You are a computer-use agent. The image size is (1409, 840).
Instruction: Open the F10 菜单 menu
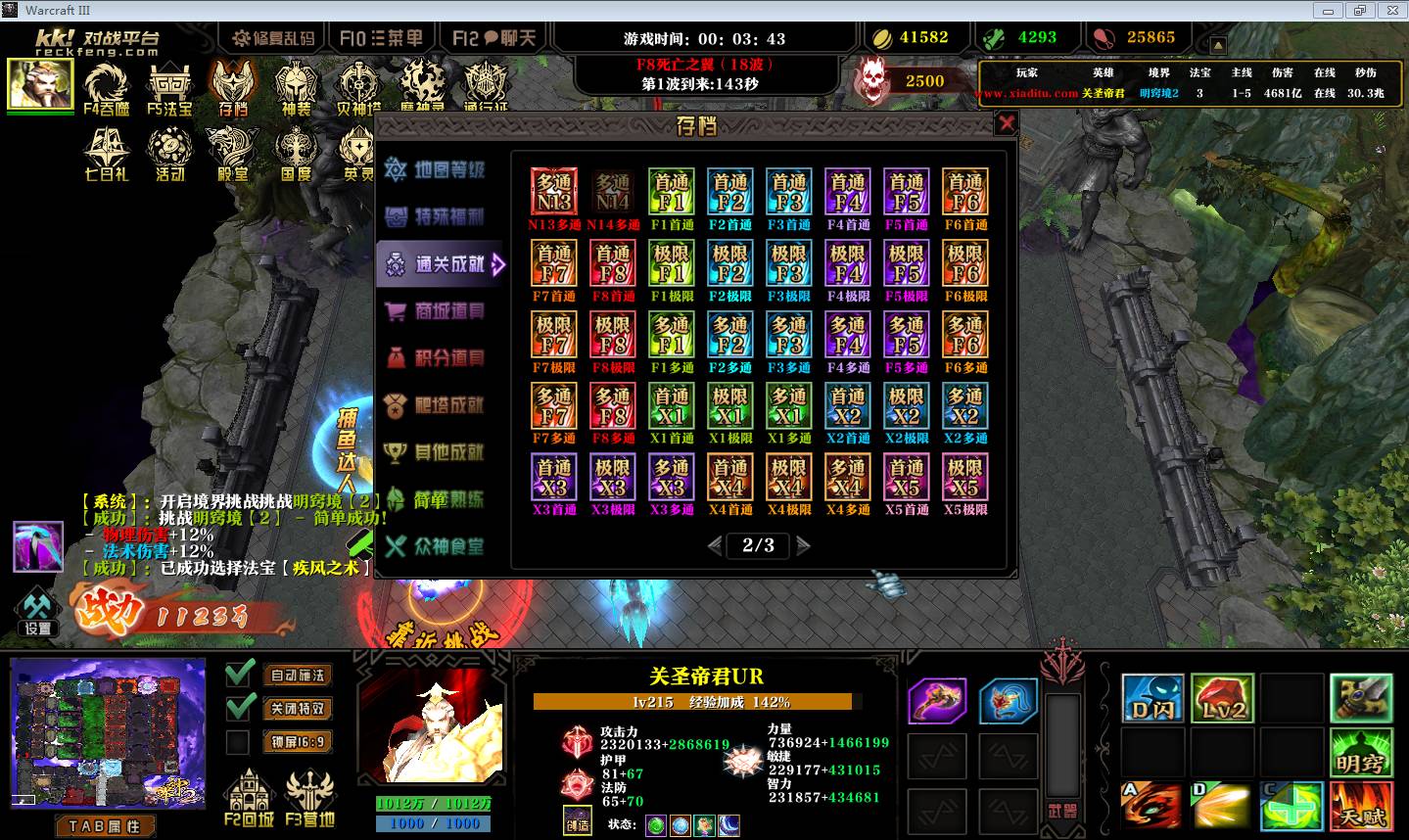[381, 38]
